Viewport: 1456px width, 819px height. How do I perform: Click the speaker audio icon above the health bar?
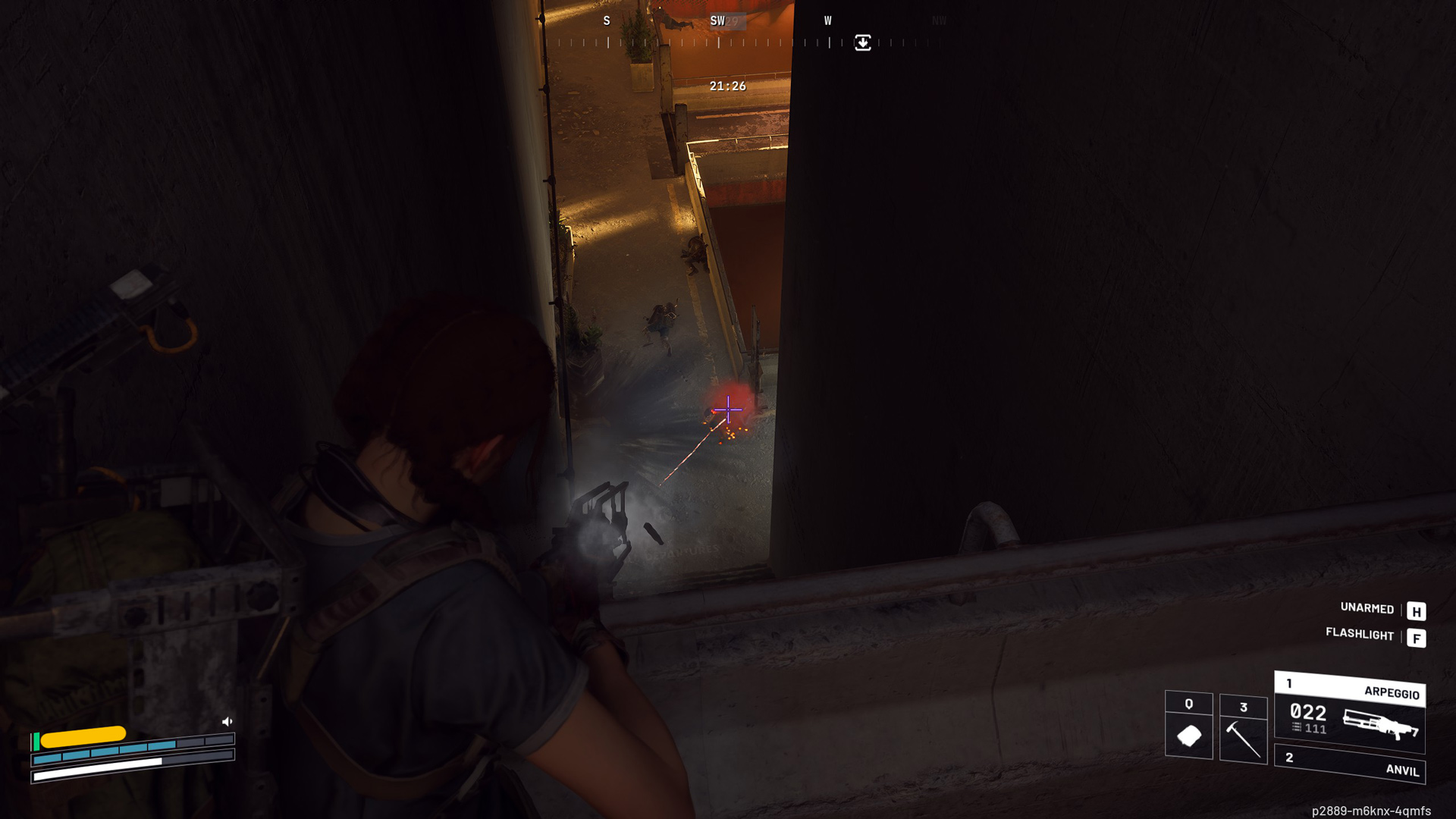coord(226,721)
